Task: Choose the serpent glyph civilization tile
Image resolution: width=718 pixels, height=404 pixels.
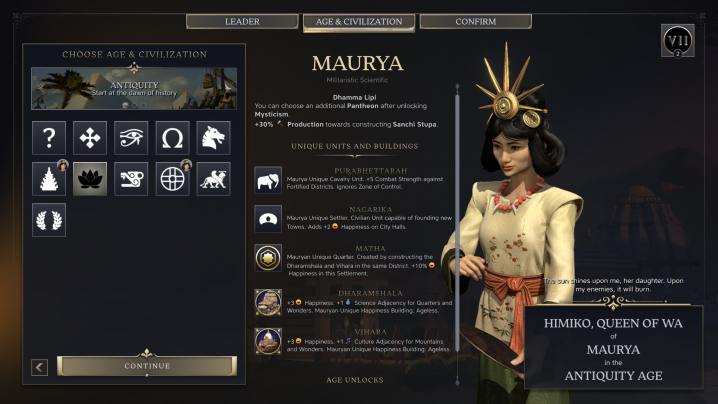Action: click(x=131, y=179)
